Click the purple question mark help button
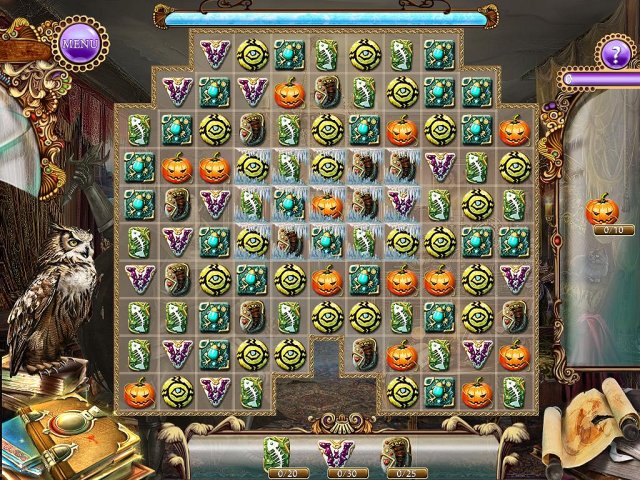 tap(613, 51)
